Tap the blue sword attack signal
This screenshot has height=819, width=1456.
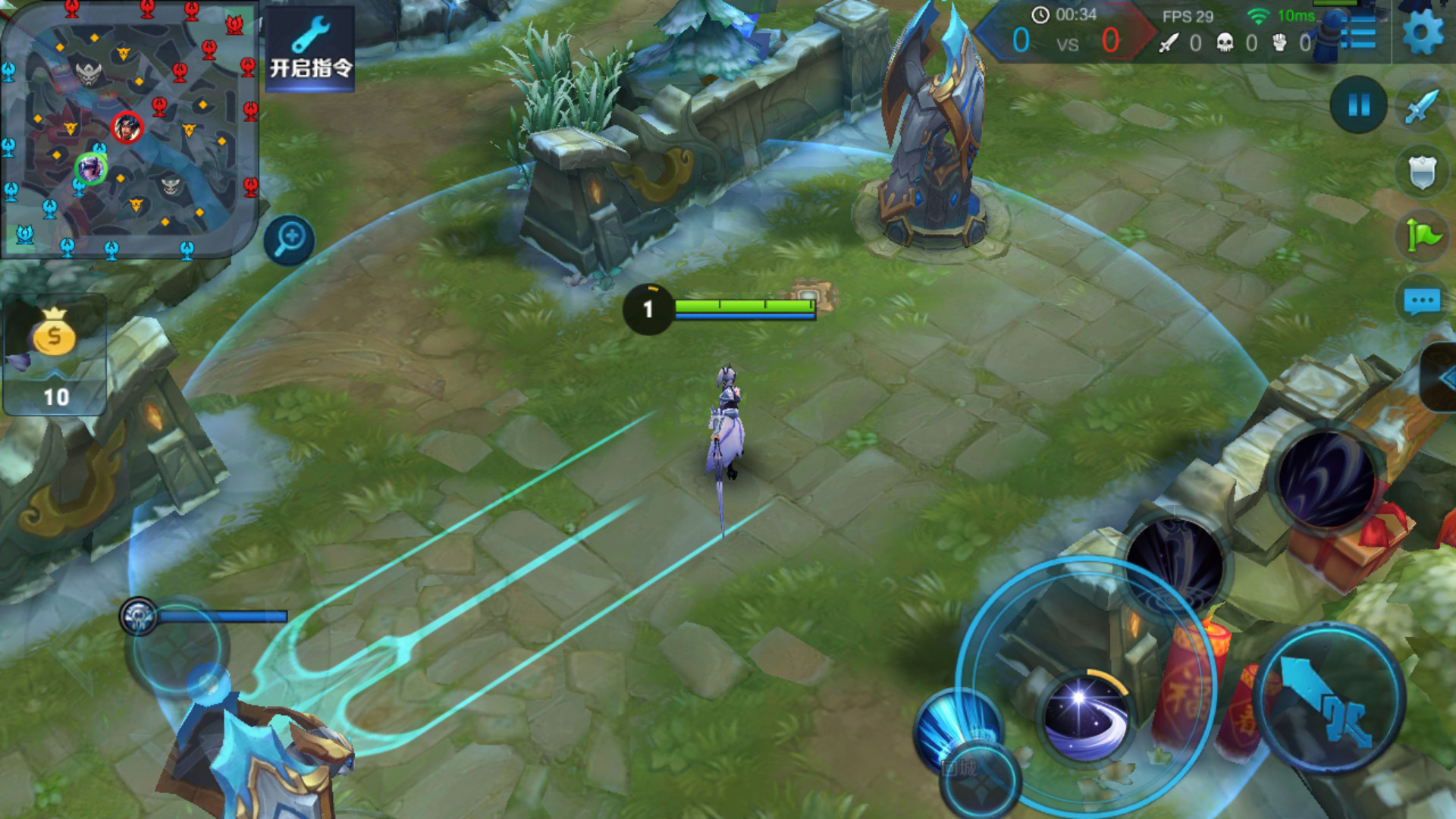(1422, 106)
